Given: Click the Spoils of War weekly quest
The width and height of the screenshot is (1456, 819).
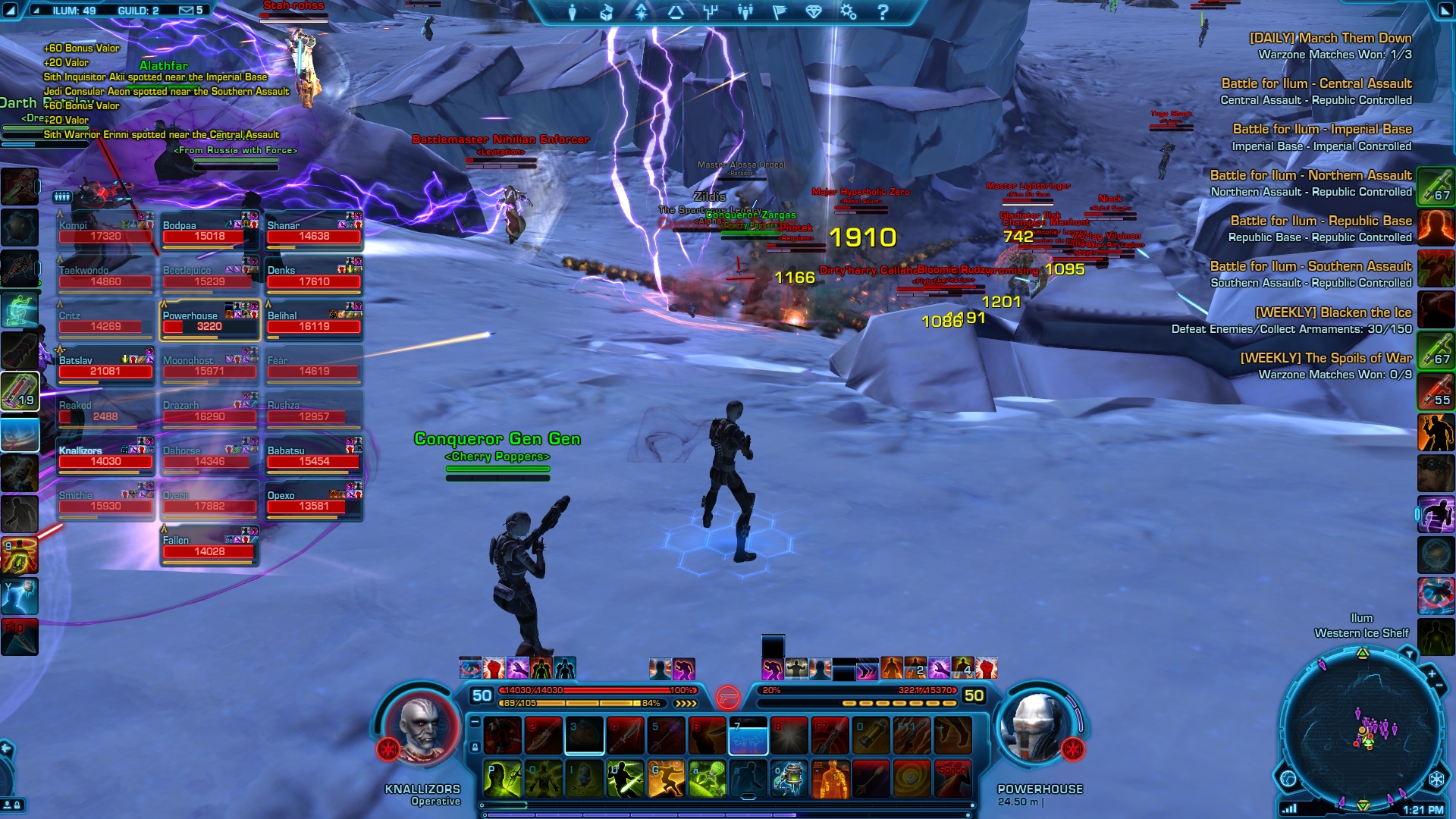Looking at the screenshot, I should pyautogui.click(x=1326, y=358).
